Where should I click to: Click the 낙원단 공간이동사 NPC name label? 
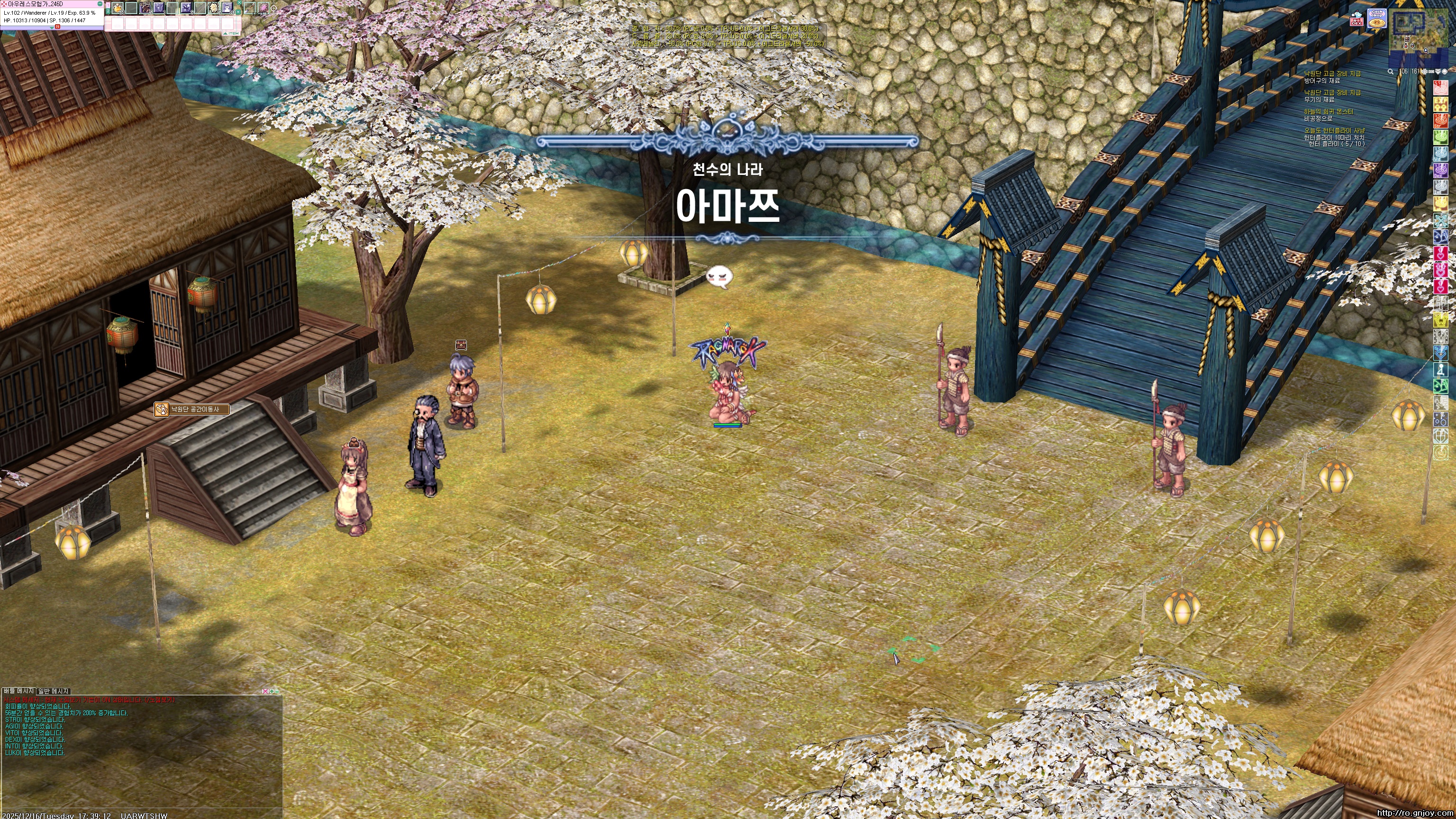(x=194, y=409)
